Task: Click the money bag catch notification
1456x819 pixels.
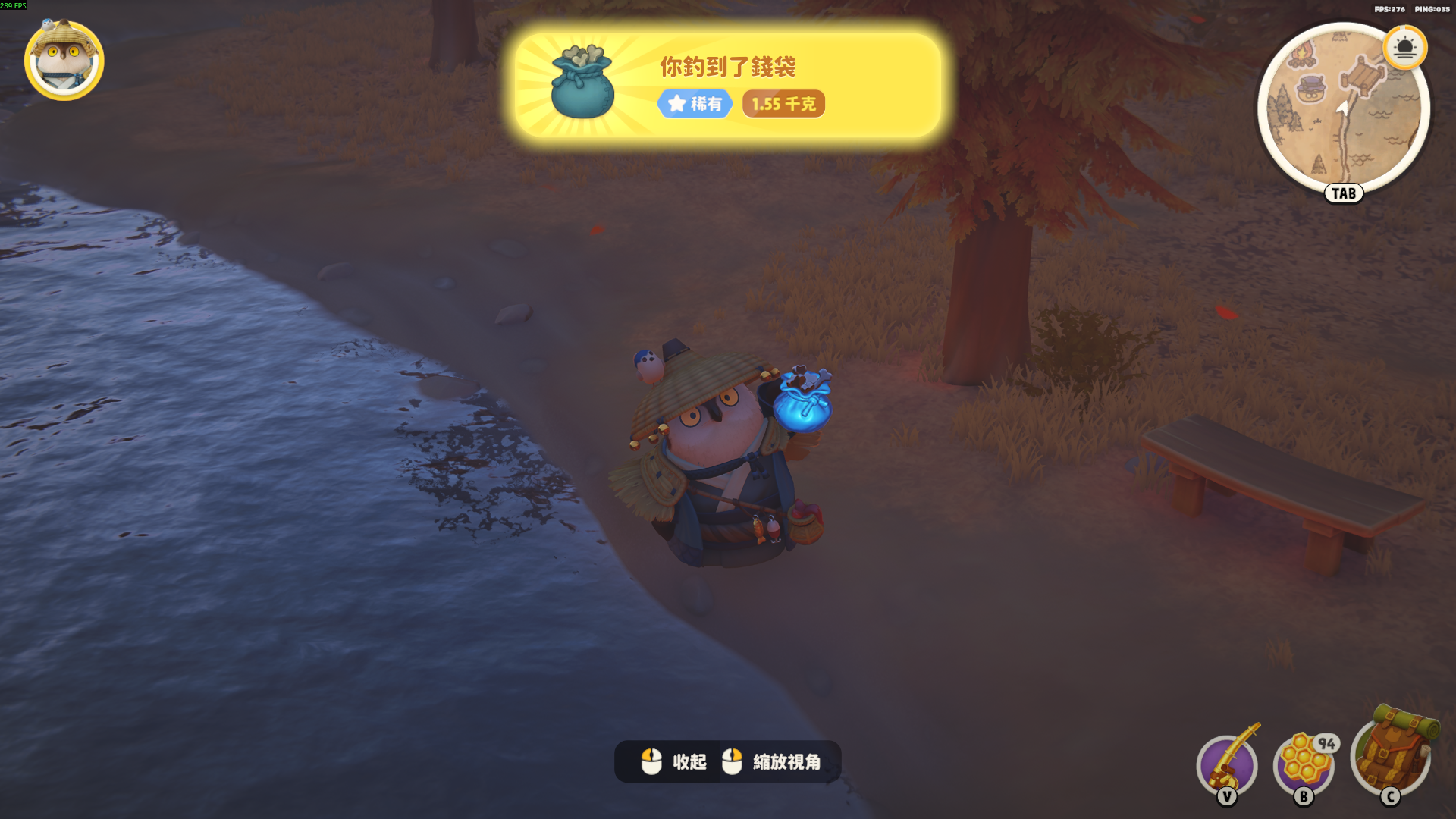Action: coord(727,85)
